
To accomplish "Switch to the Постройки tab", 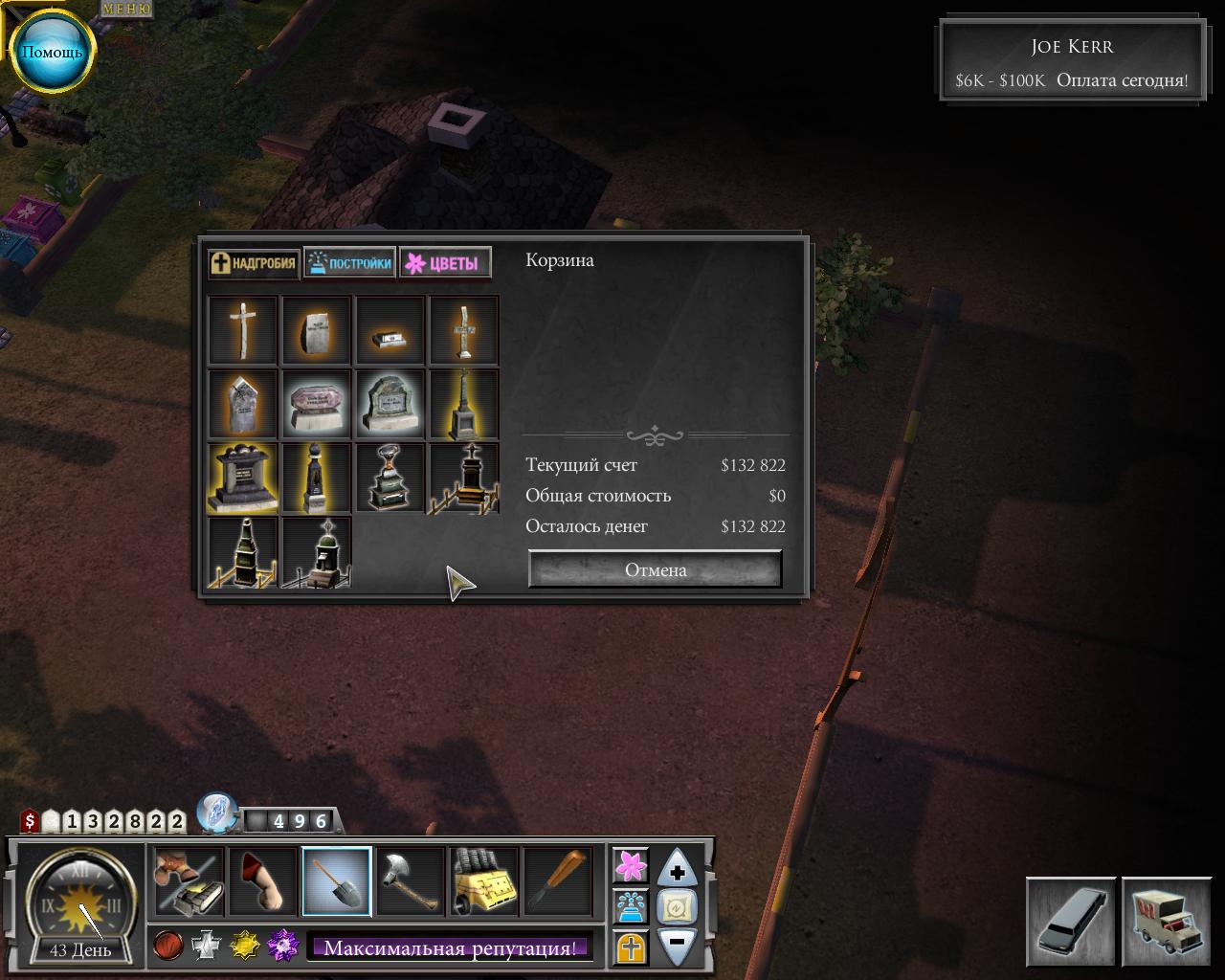I will [x=349, y=263].
